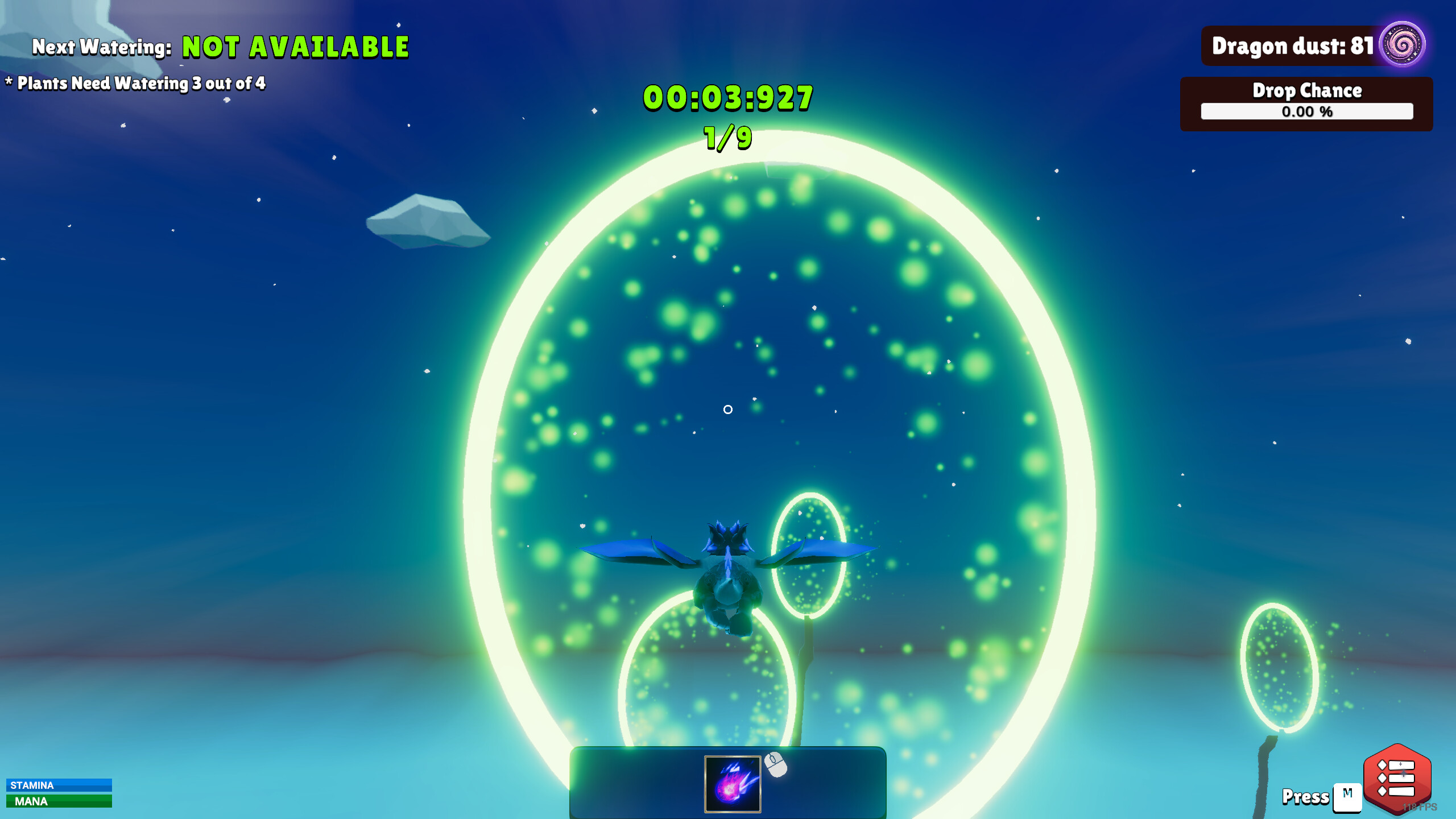Select the ring counter showing 1/9
This screenshot has width=1456, height=819.
(727, 138)
